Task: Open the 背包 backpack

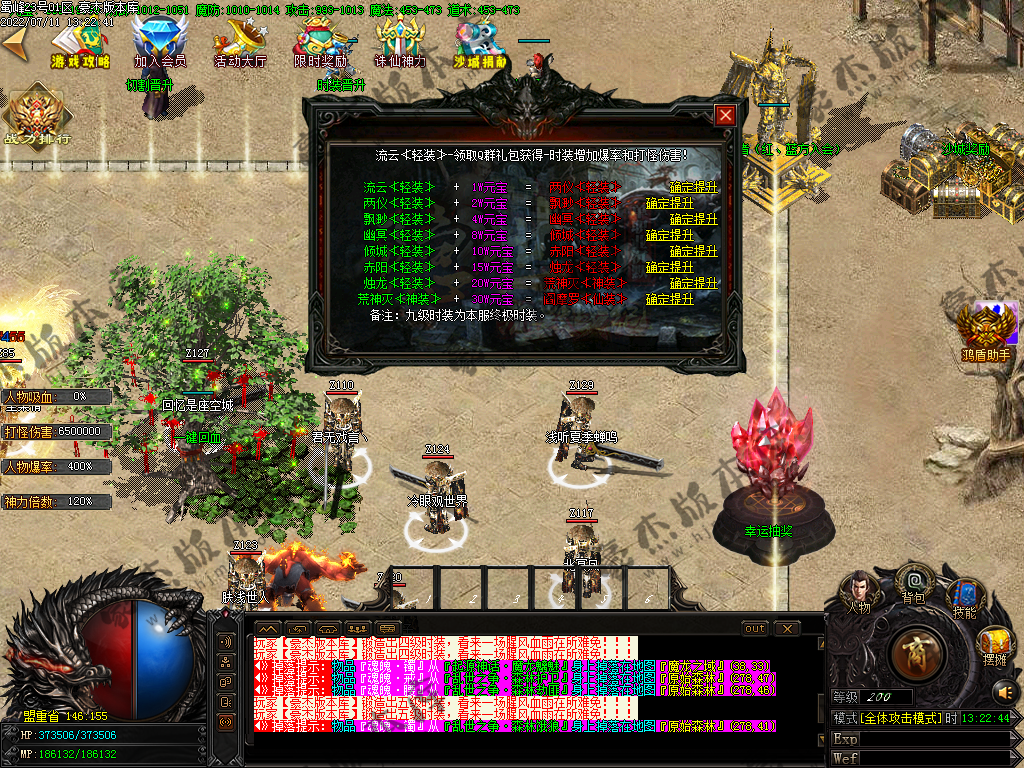Action: (x=913, y=582)
